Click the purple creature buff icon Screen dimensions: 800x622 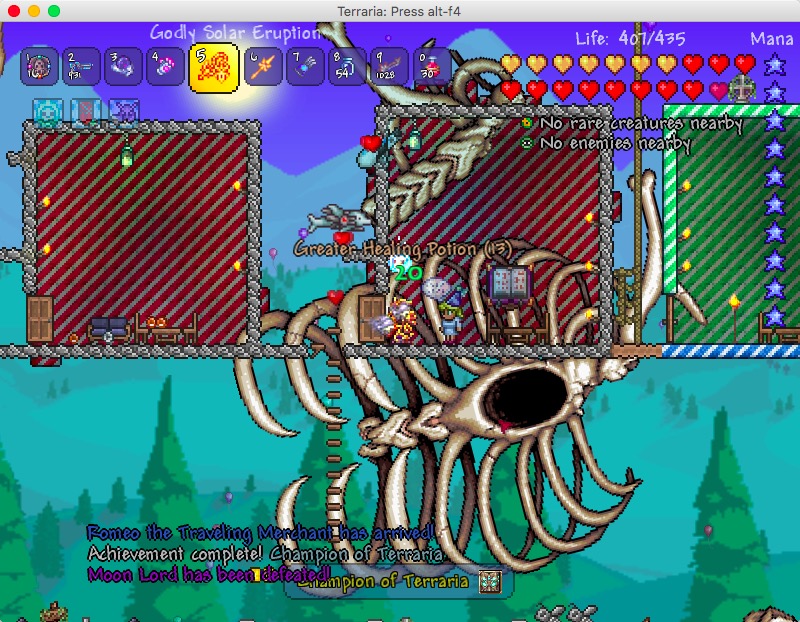[123, 111]
